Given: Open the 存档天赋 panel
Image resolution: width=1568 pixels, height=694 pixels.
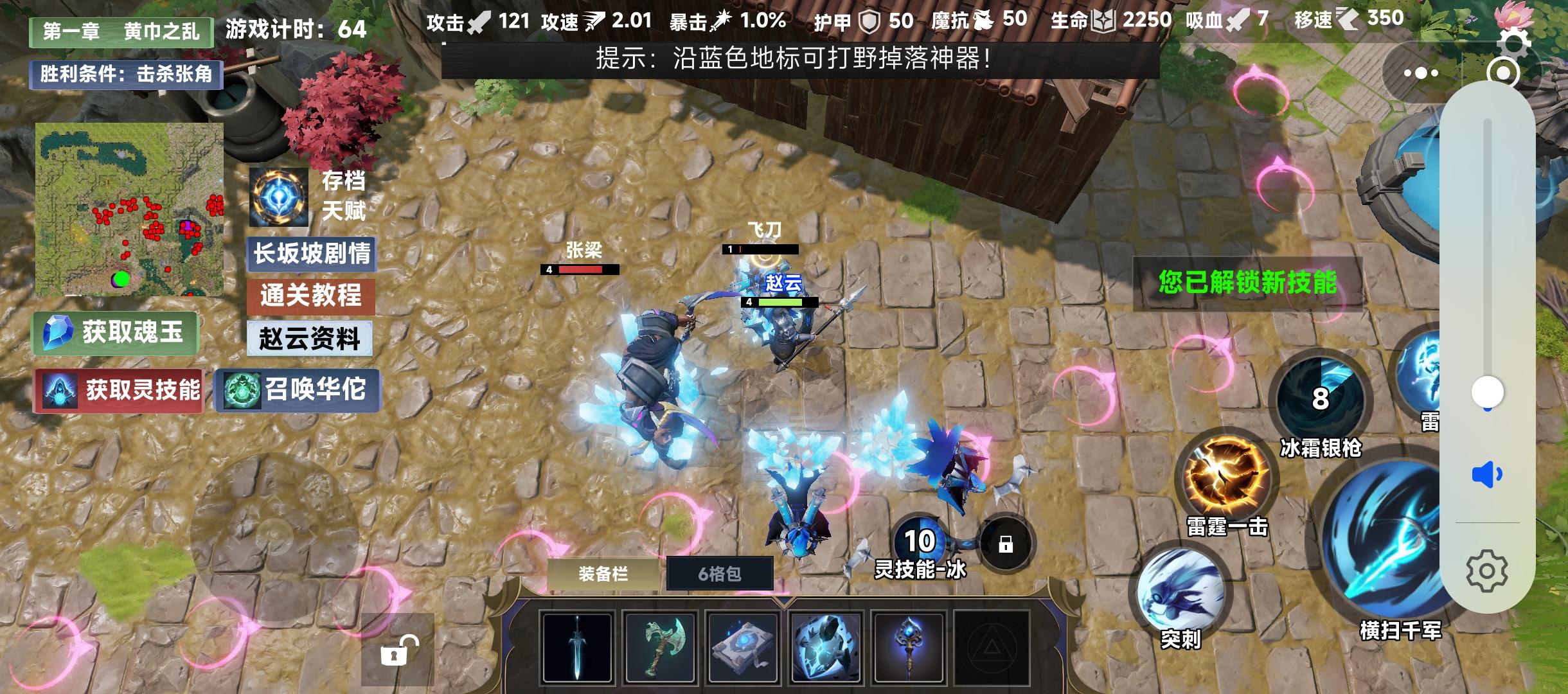Looking at the screenshot, I should point(280,199).
